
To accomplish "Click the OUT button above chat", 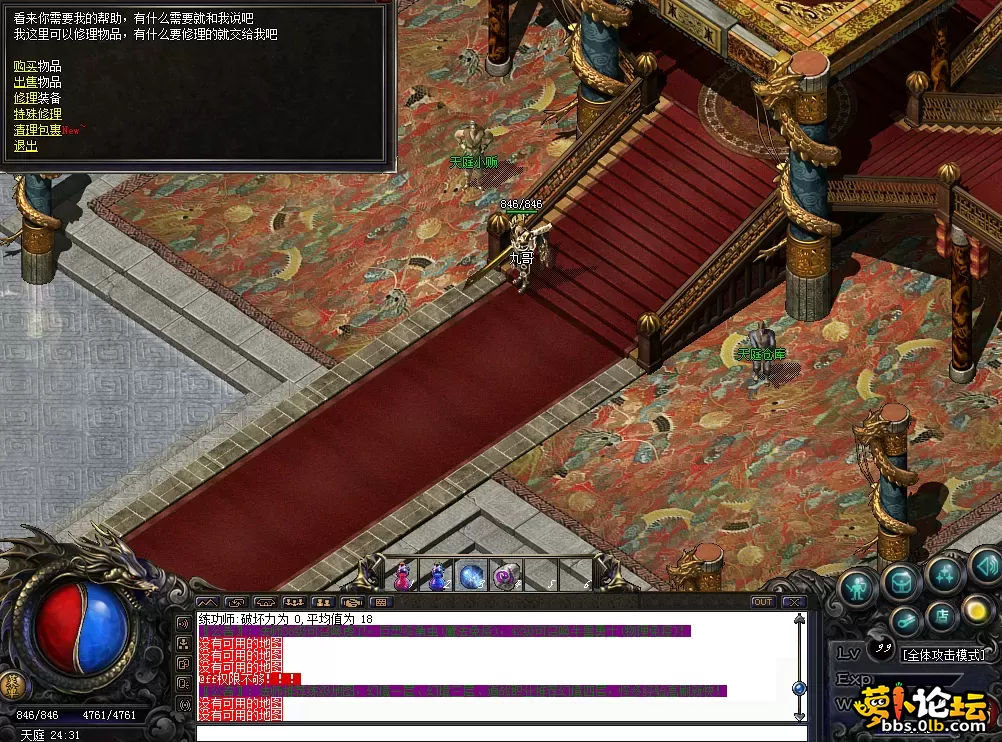I will (763, 602).
